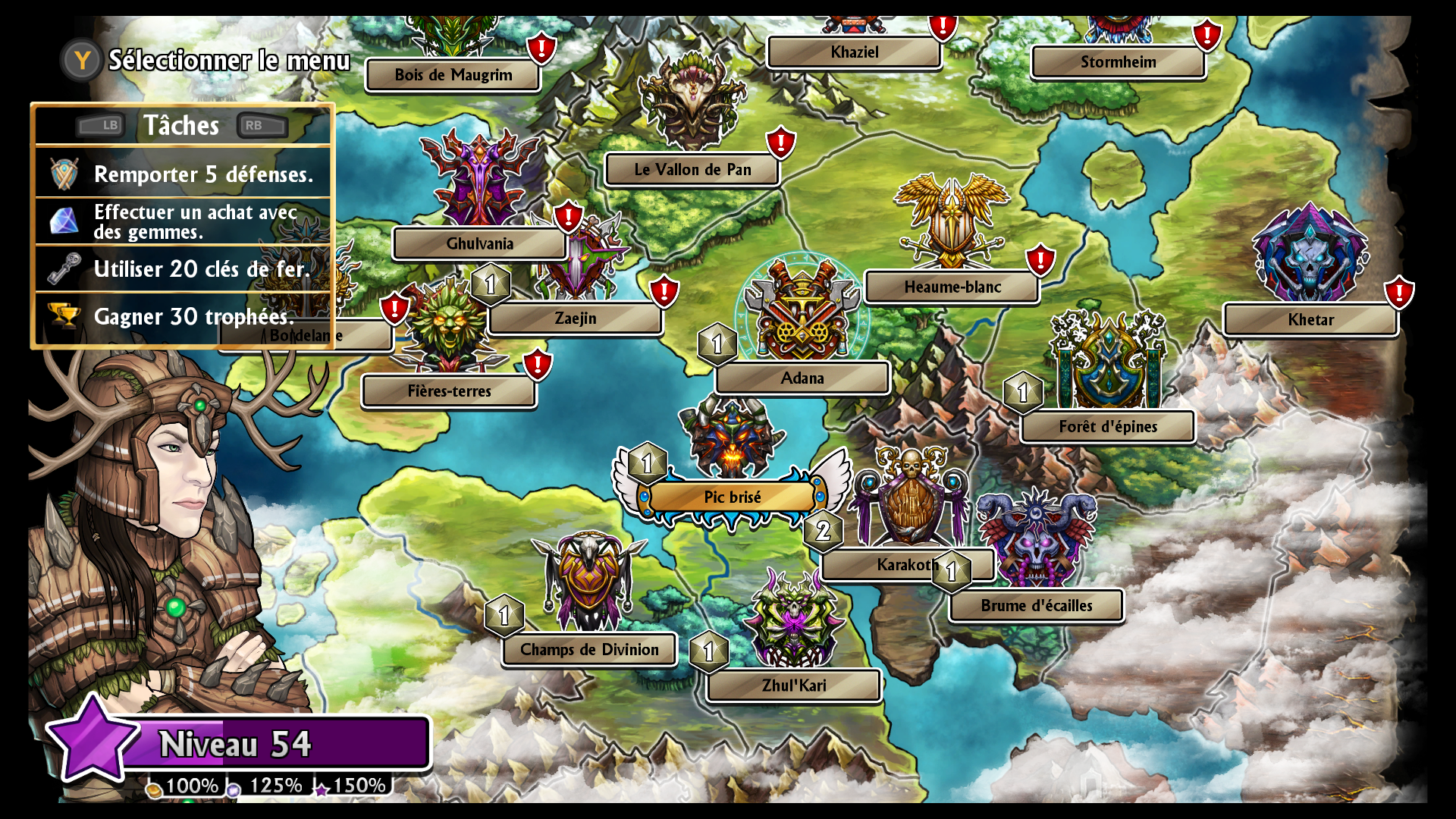Screen dimensions: 1456x819
Task: Open the Zhul'Kari kingdom
Action: 793,686
